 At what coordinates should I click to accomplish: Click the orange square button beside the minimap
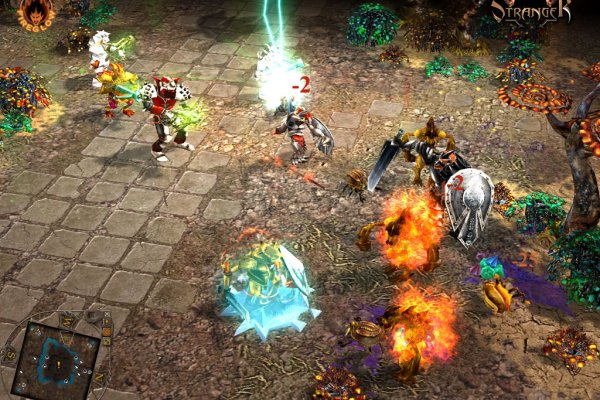107,332
